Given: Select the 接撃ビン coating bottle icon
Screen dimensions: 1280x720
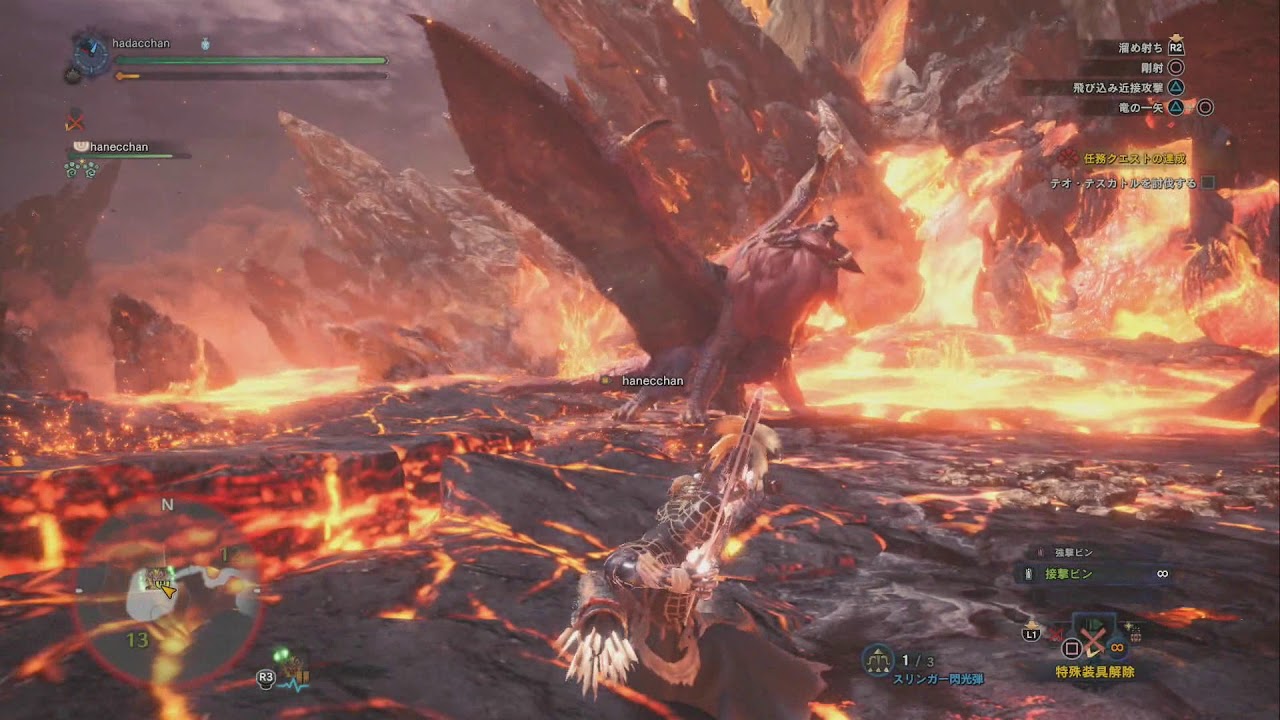Looking at the screenshot, I should pos(1028,573).
